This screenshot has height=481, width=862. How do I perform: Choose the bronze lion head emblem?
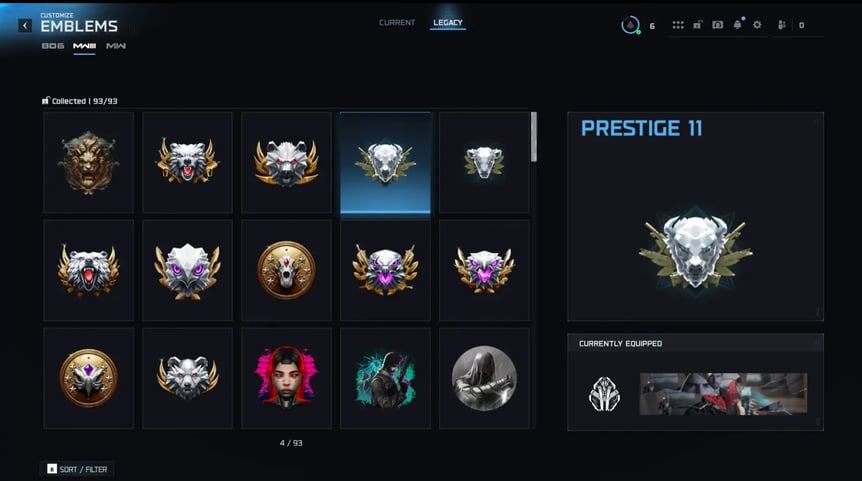click(88, 162)
